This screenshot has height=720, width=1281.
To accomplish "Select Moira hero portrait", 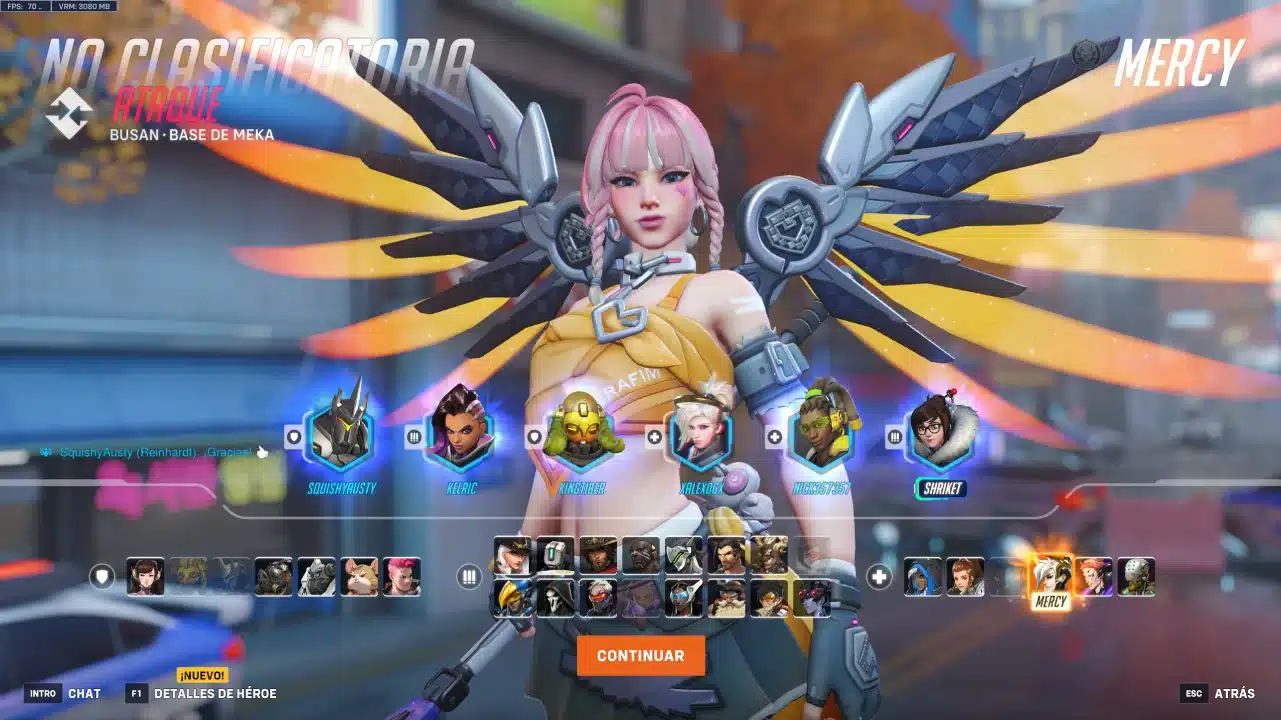I will click(1093, 577).
